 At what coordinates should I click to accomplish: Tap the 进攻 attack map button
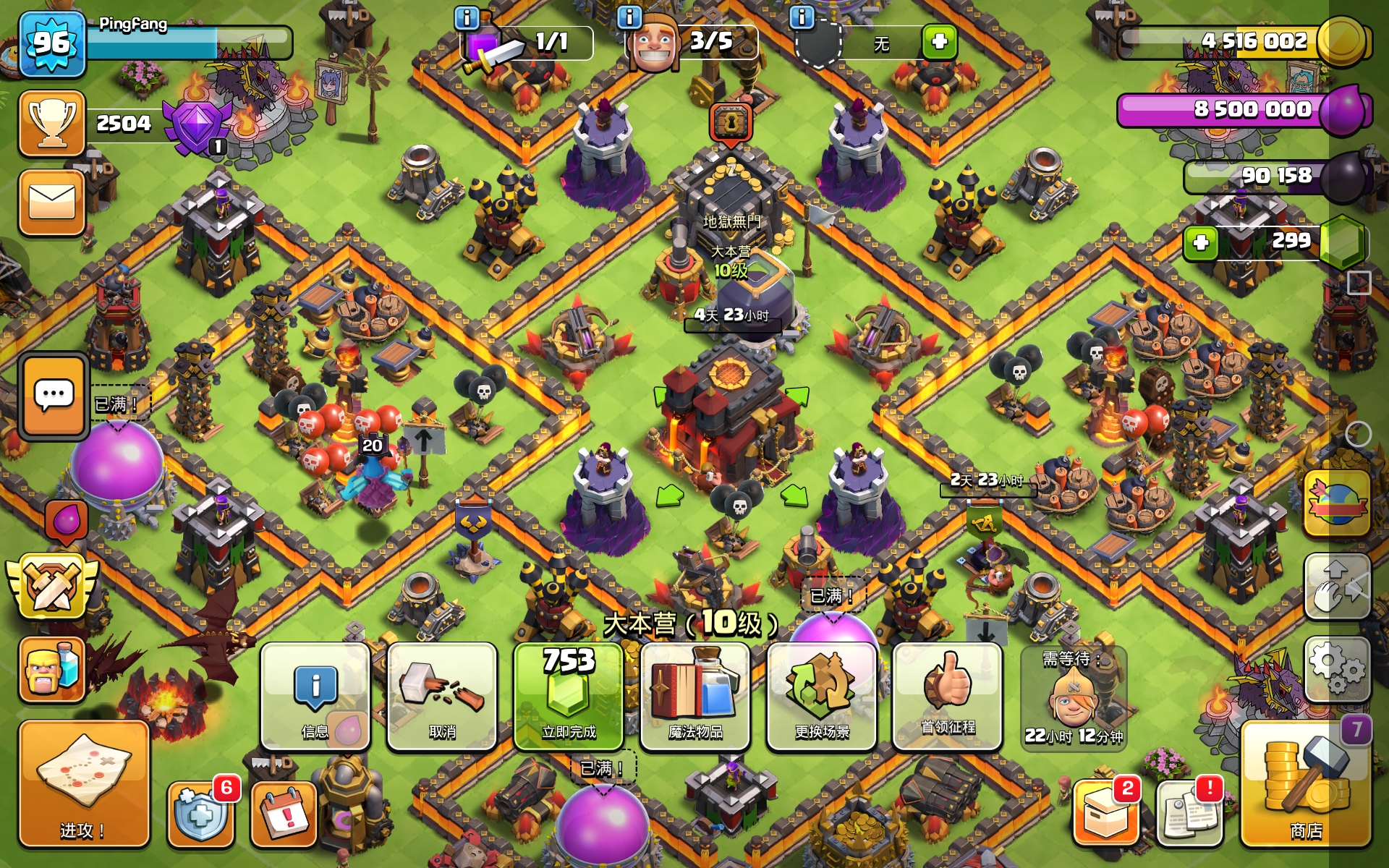(83, 784)
